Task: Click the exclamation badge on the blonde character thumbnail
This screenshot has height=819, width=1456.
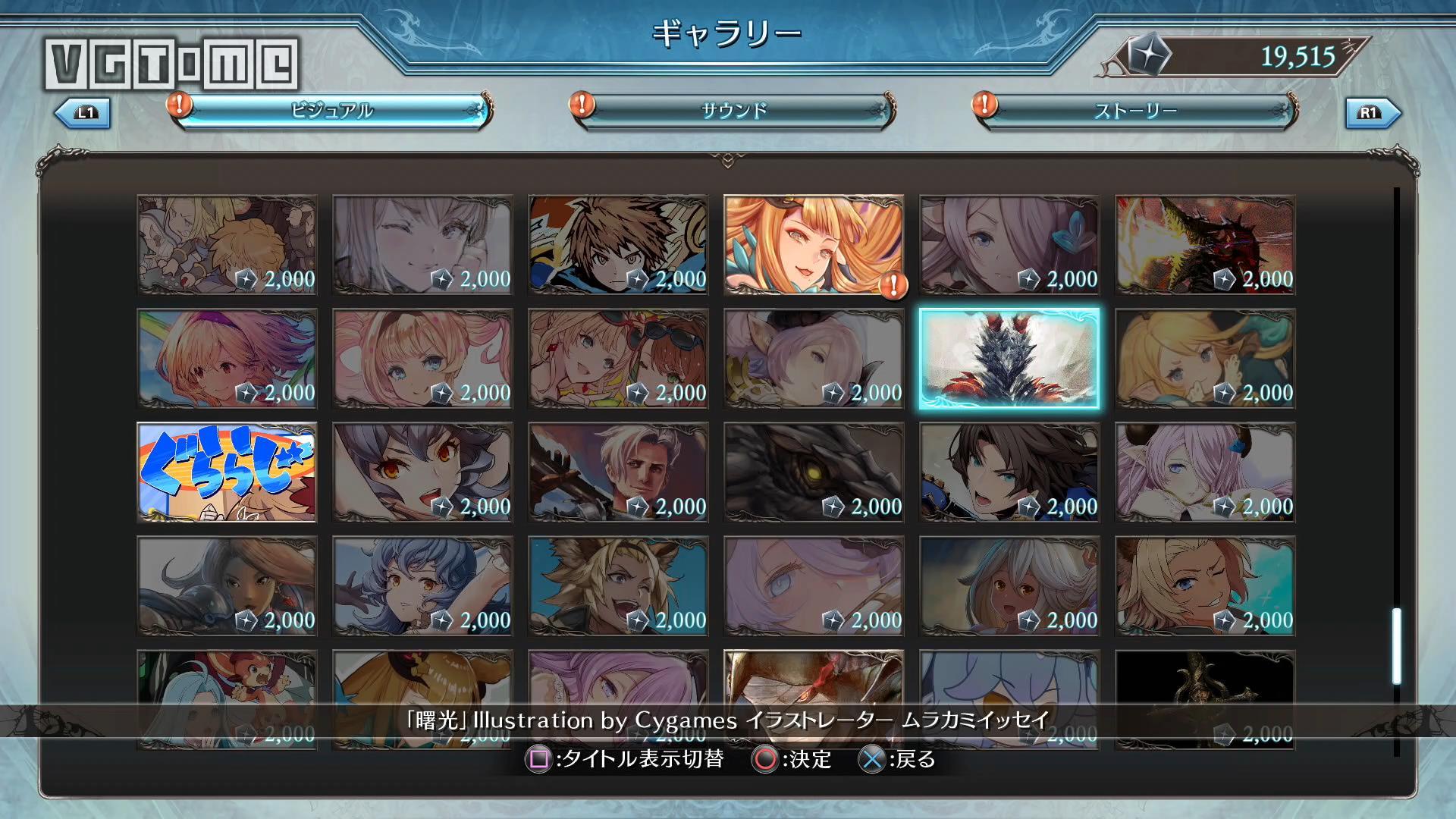Action: click(x=894, y=287)
